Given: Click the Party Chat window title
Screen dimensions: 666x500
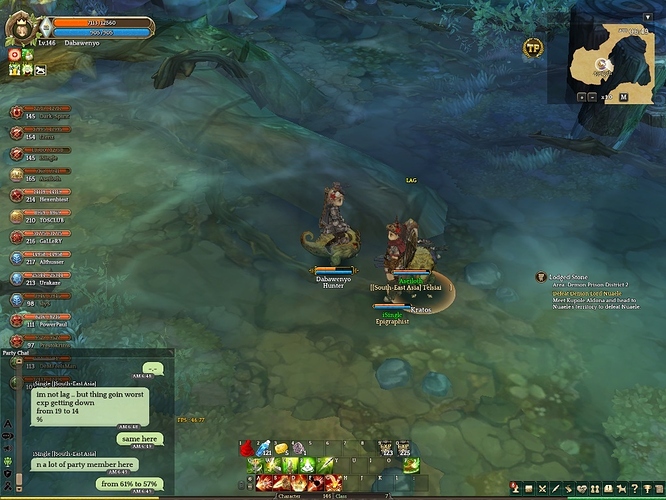Looking at the screenshot, I should (x=16, y=353).
